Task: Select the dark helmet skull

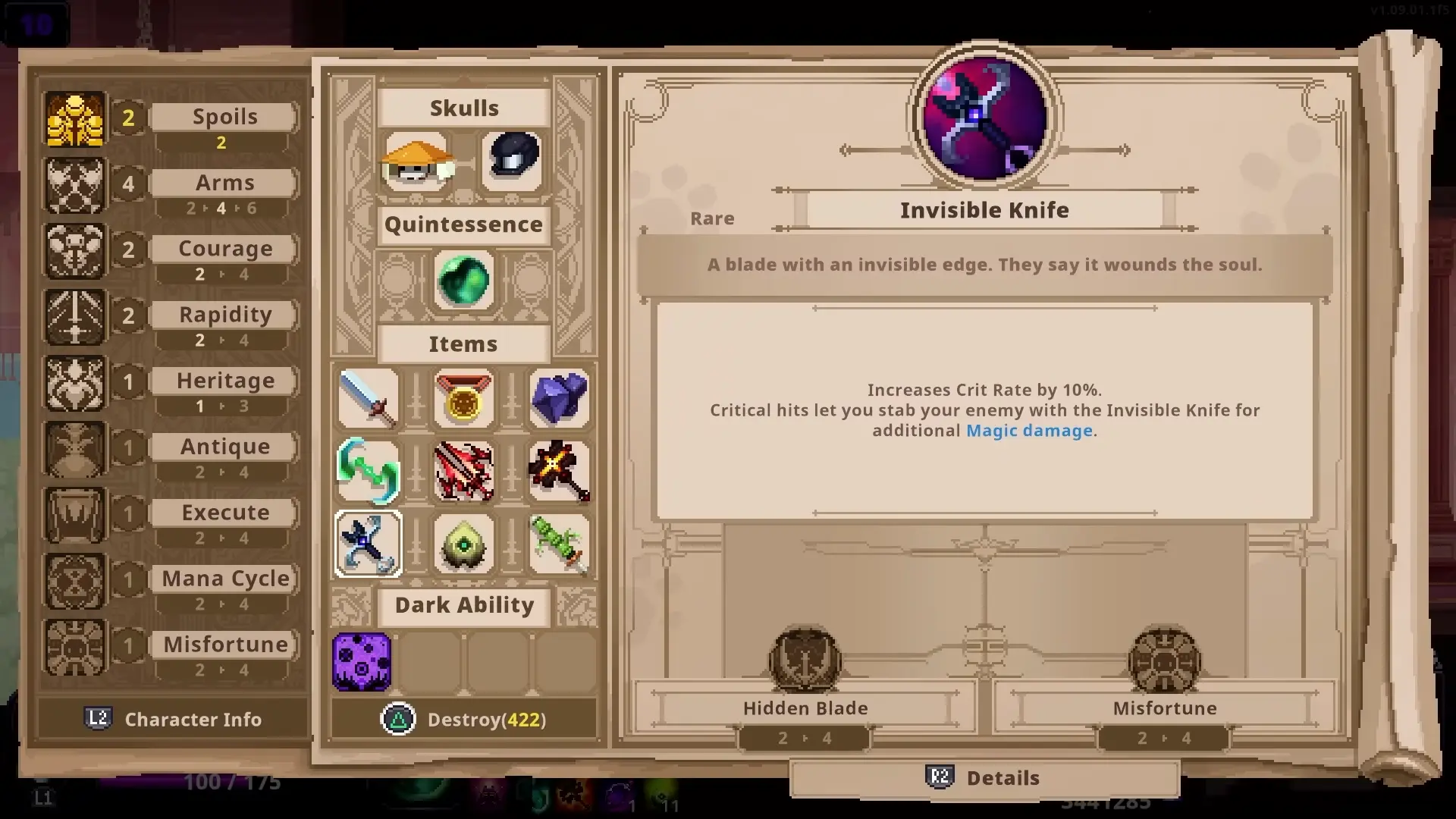Action: (513, 160)
